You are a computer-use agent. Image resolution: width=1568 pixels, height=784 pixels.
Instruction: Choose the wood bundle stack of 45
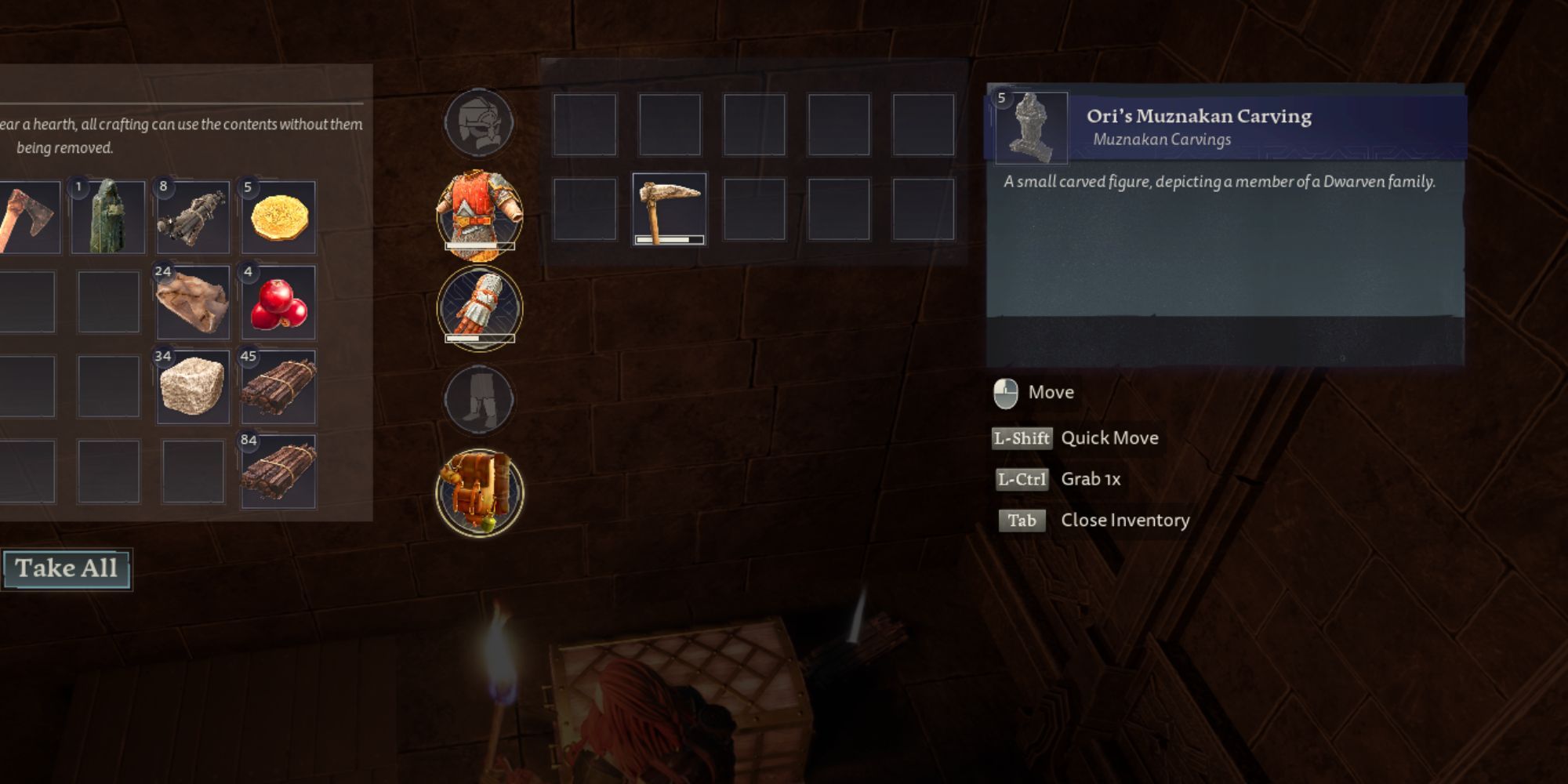278,387
